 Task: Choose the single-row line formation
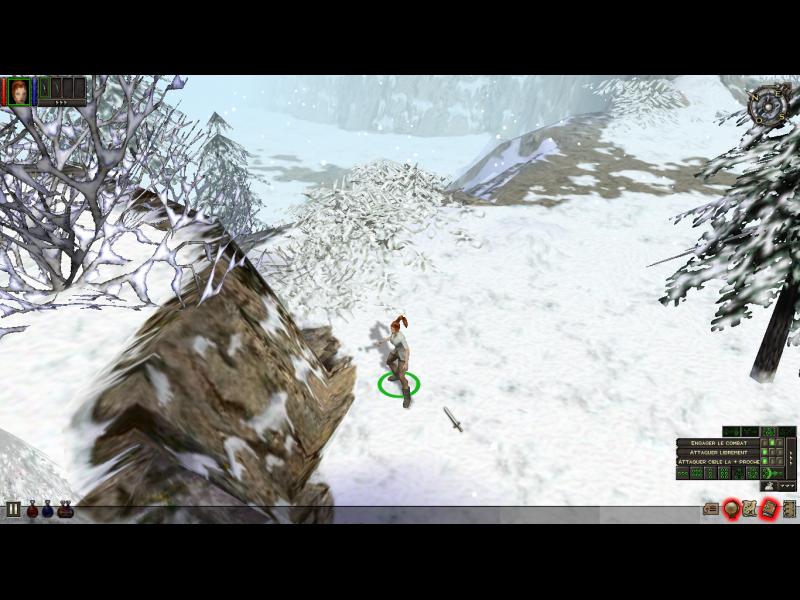pyautogui.click(x=683, y=473)
